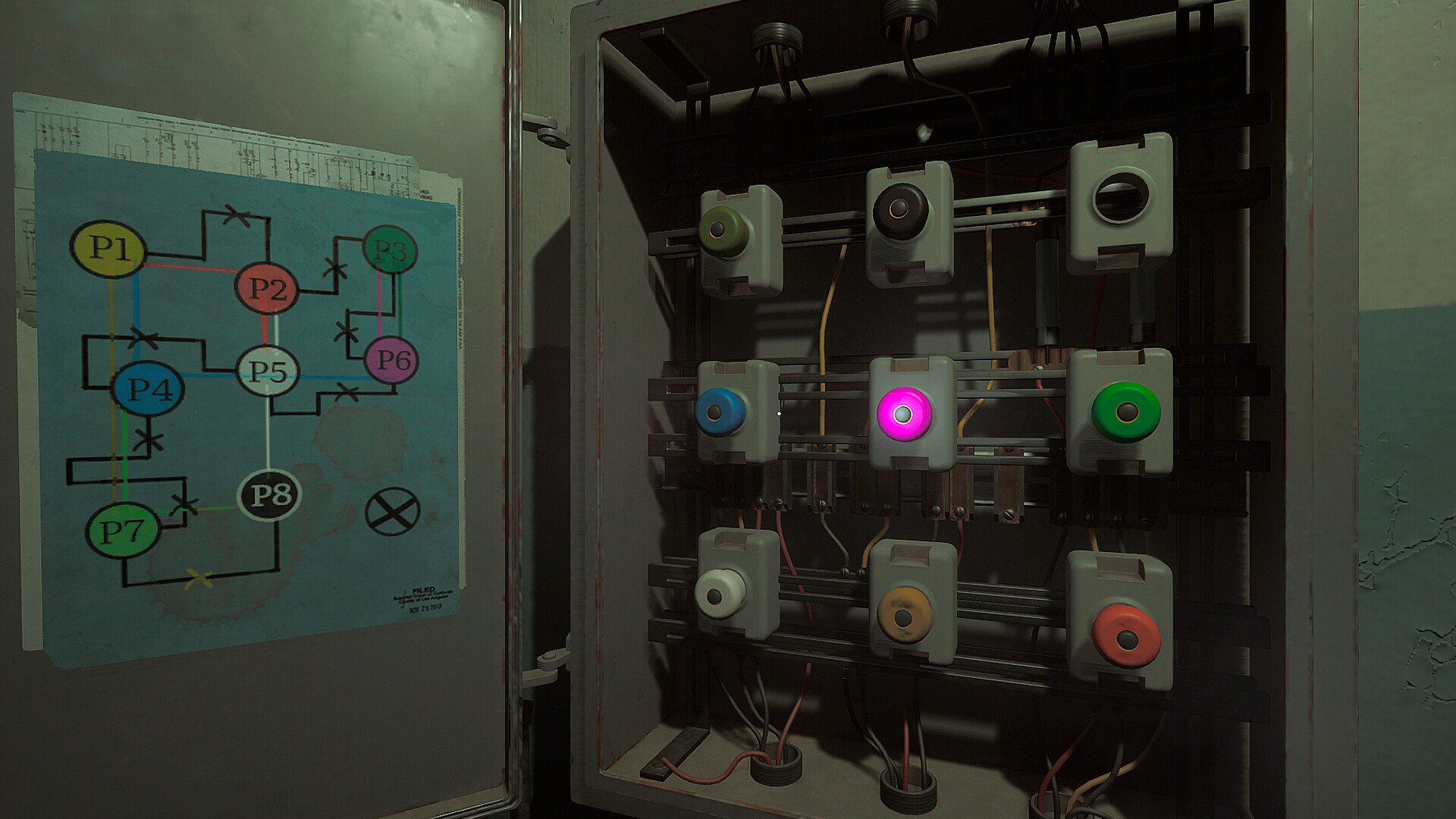Push the glowing magenta button

click(x=902, y=413)
